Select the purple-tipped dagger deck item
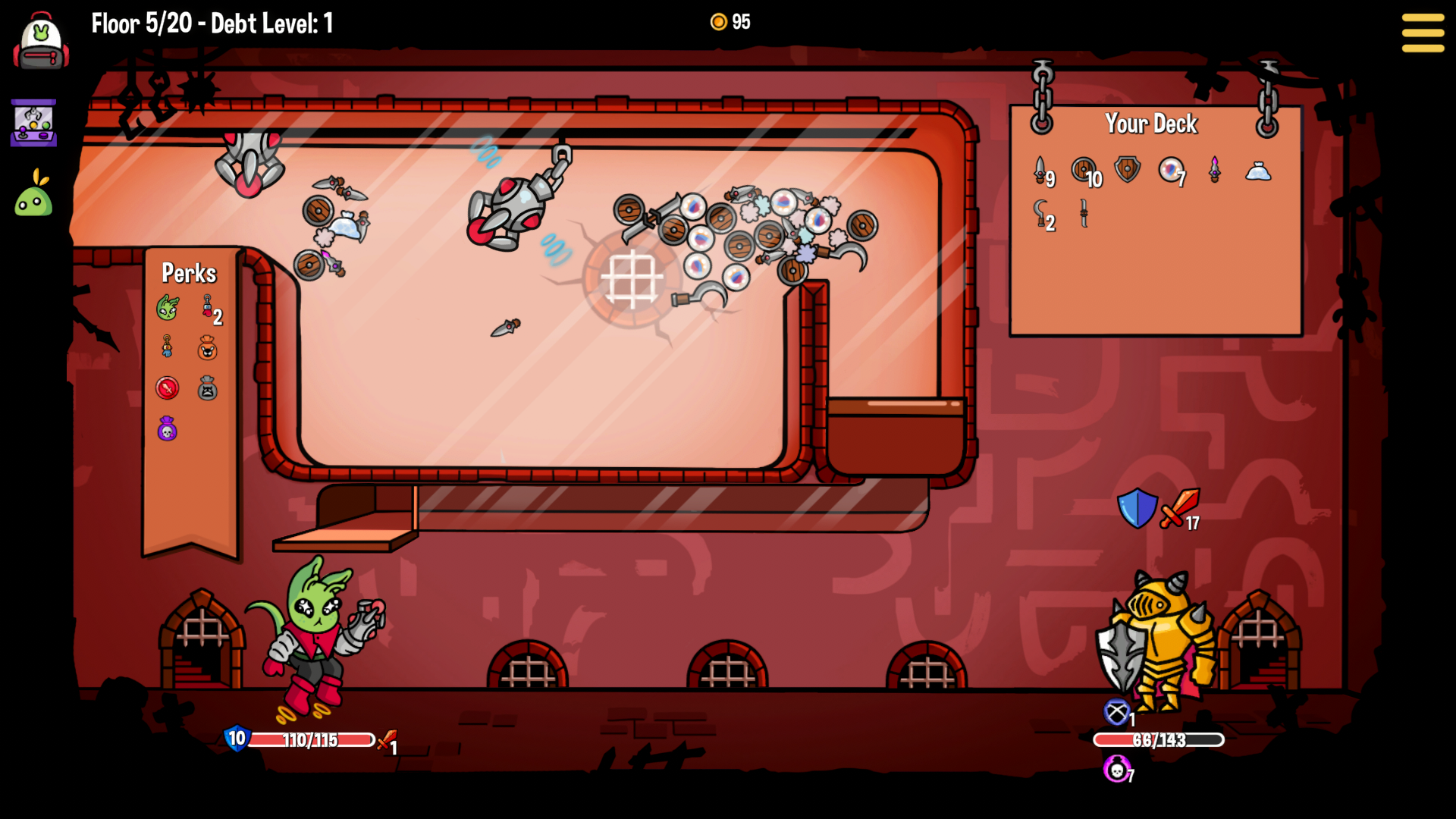Viewport: 1456px width, 819px height. [x=1214, y=170]
